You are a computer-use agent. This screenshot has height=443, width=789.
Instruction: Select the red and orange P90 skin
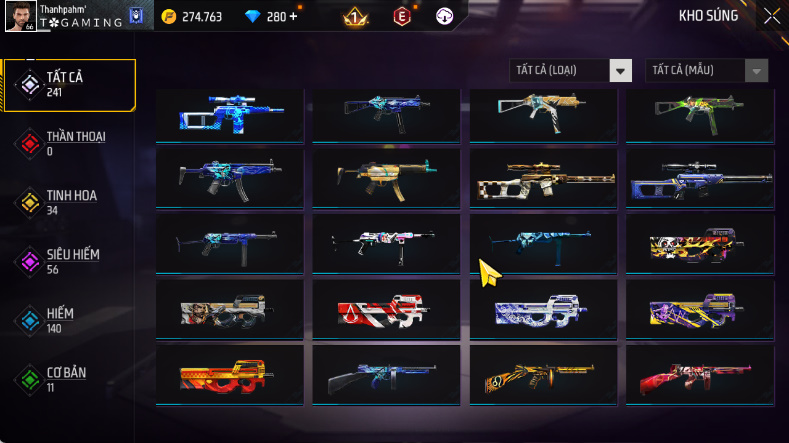229,376
